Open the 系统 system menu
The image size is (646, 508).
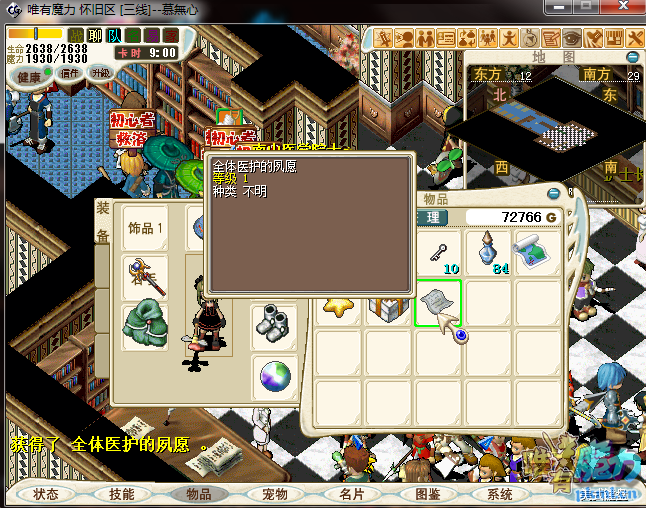[500, 494]
